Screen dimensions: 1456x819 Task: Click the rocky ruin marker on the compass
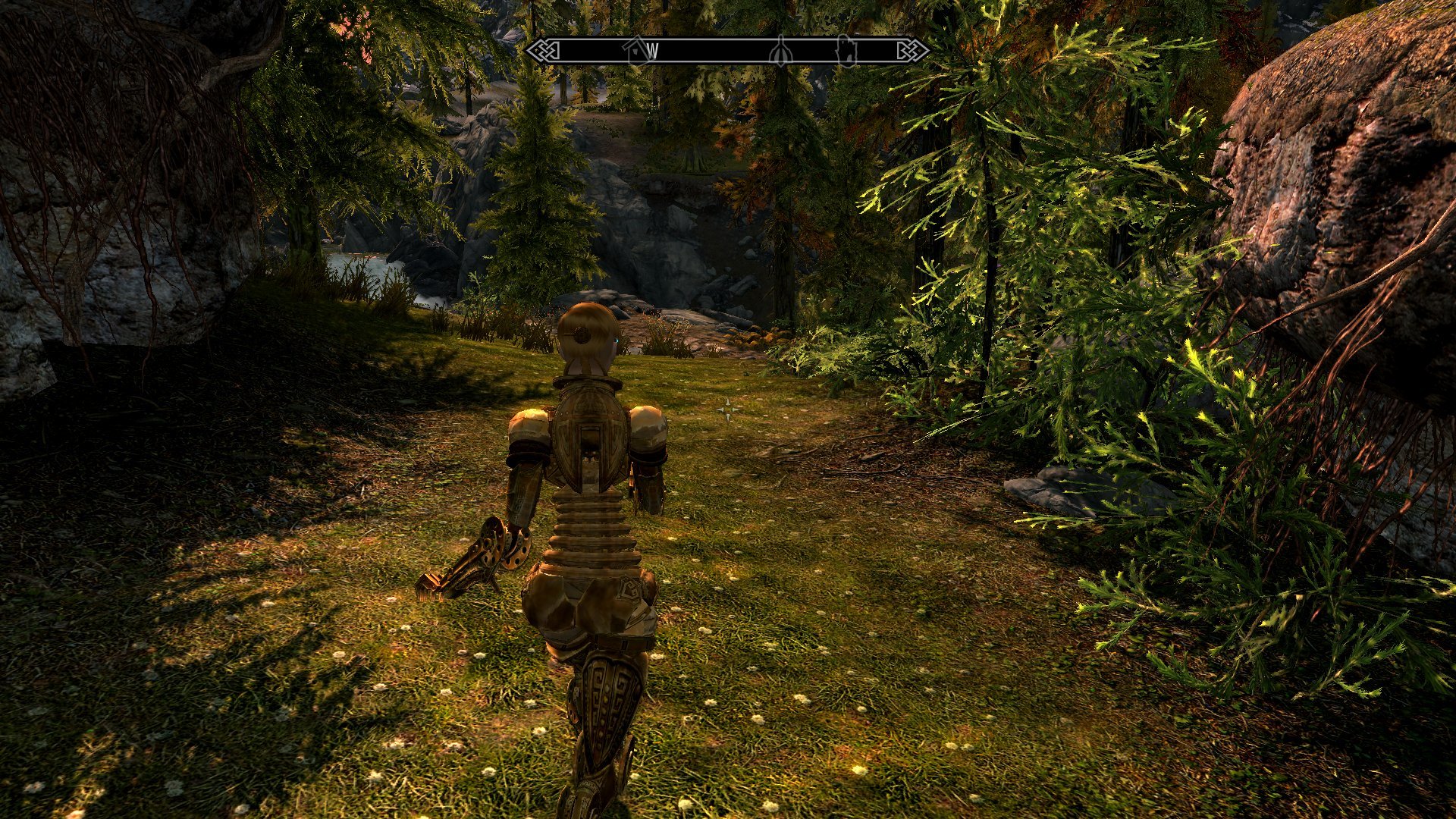[845, 52]
